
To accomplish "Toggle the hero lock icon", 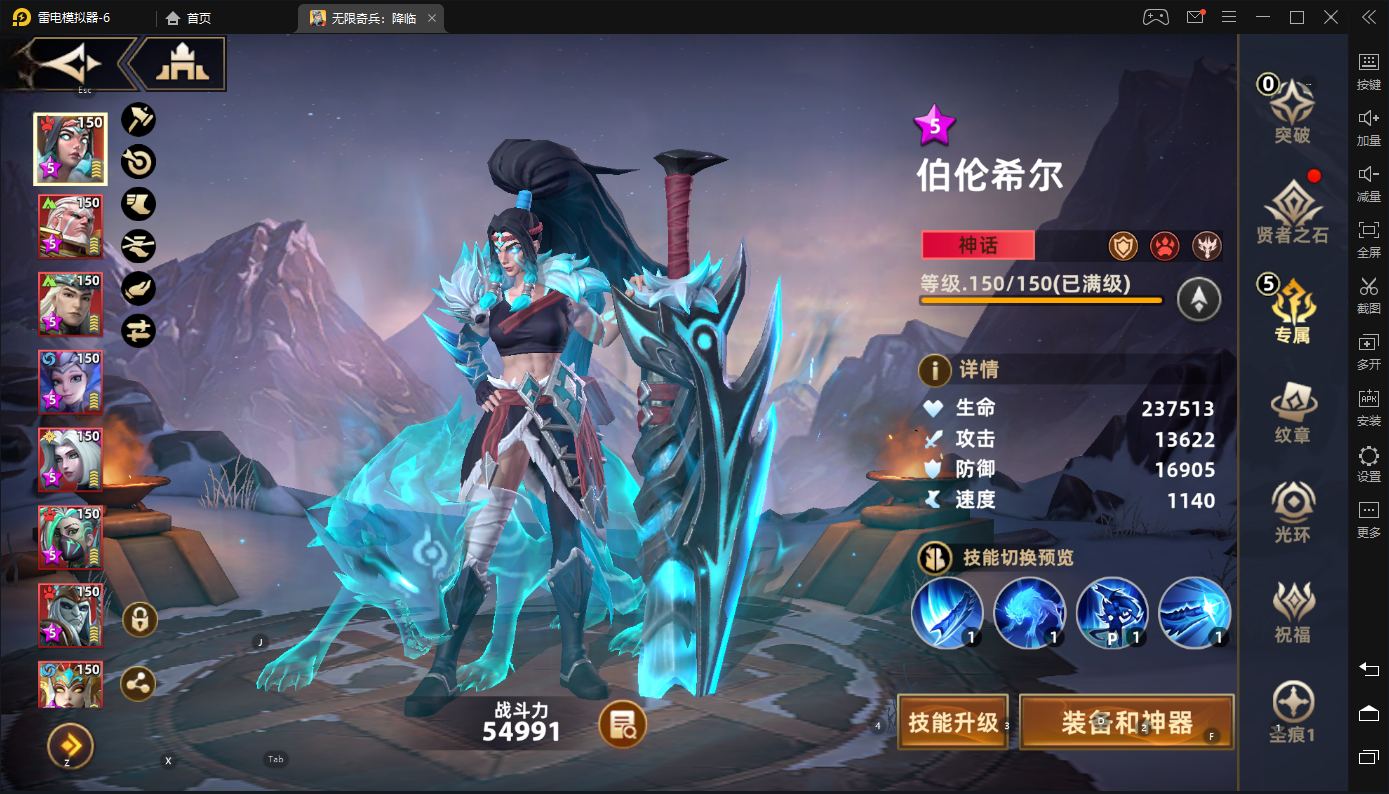I will (138, 619).
